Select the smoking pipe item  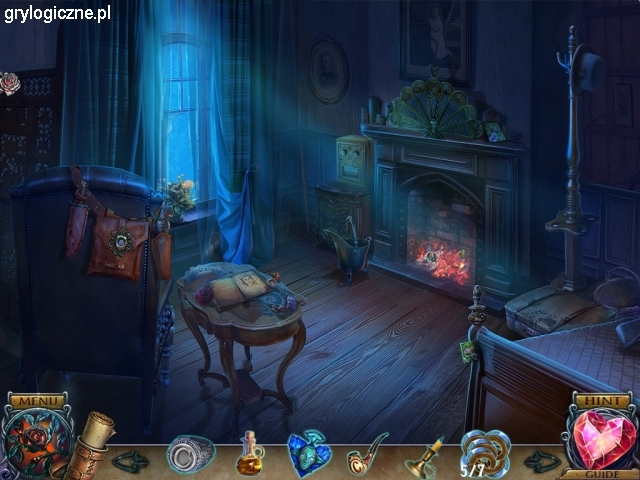pos(366,455)
